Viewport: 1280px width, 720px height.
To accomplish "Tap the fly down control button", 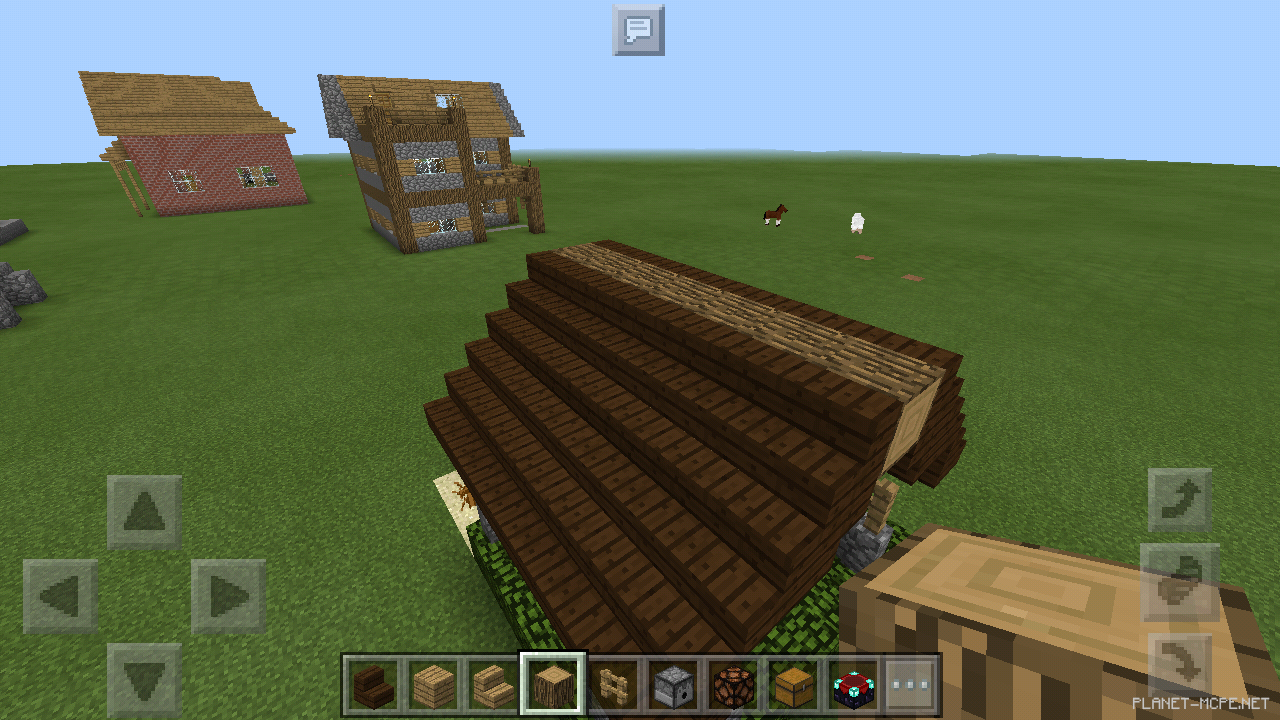I will tap(1180, 662).
